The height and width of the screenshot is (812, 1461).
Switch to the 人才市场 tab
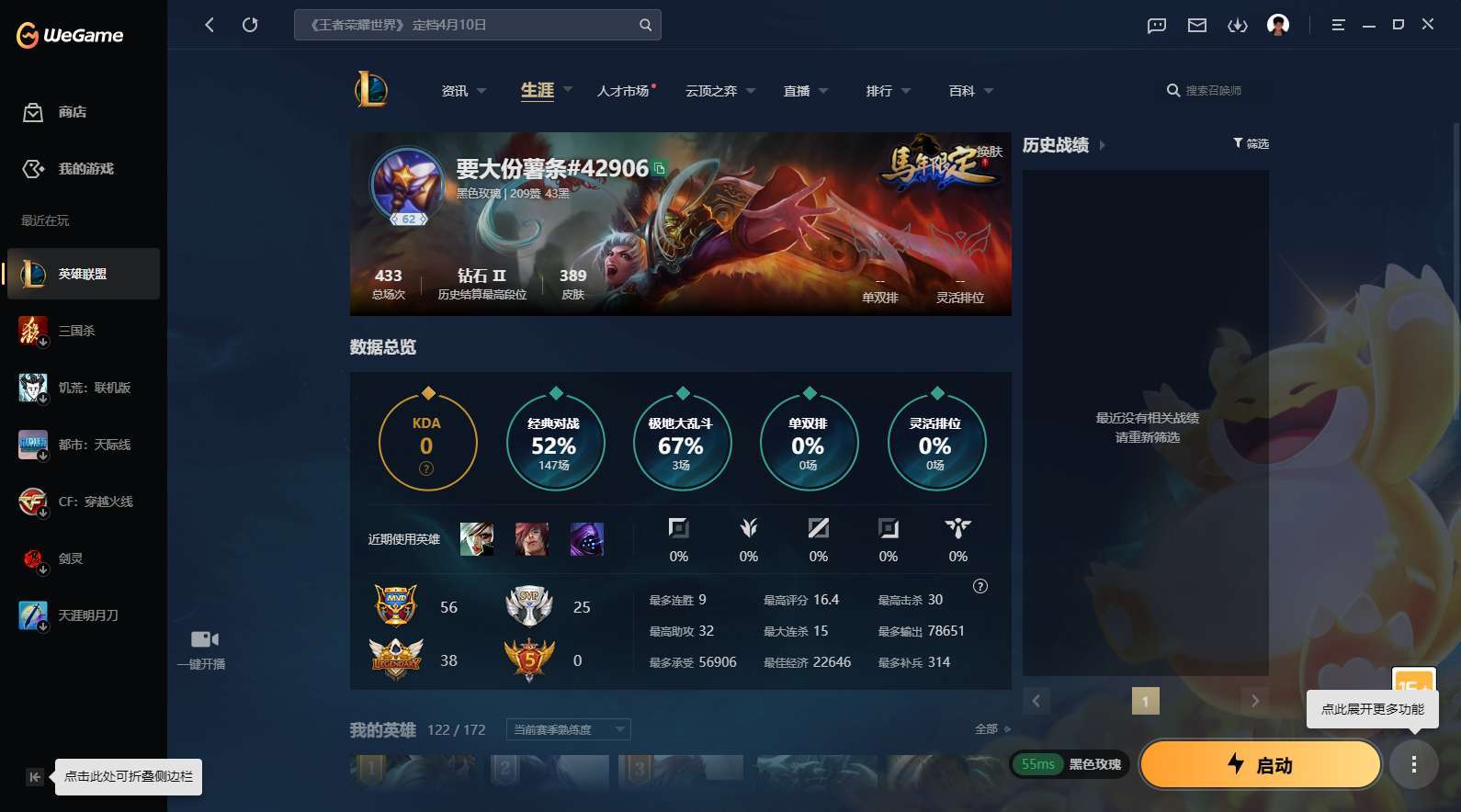(624, 90)
